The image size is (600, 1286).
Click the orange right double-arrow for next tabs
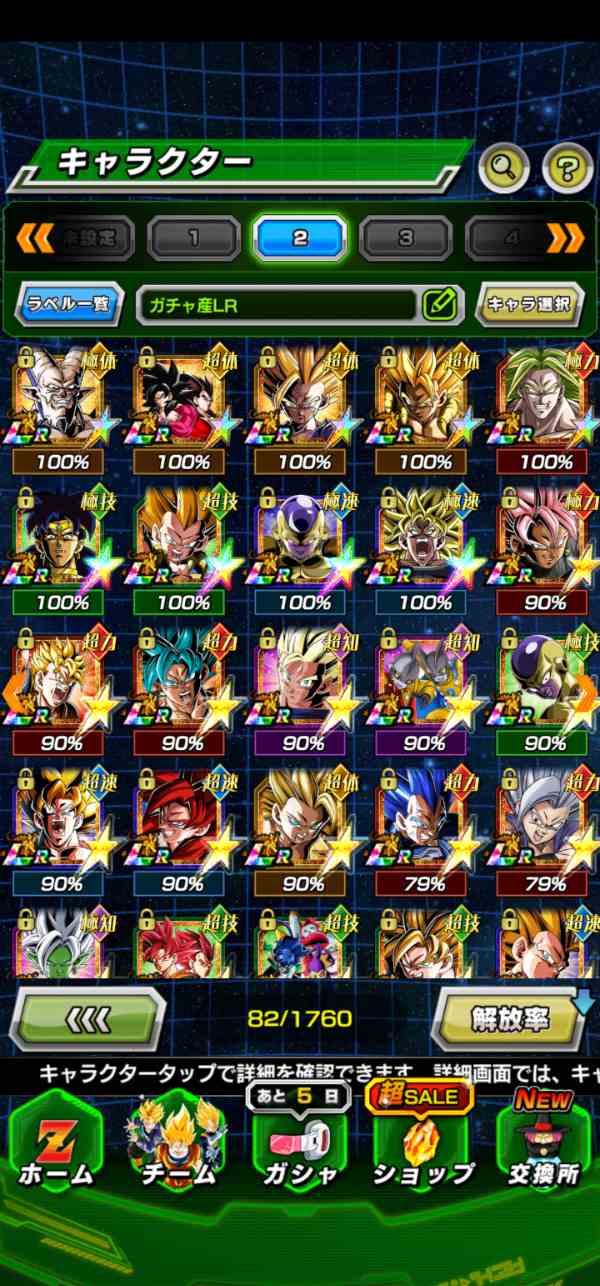tap(566, 237)
